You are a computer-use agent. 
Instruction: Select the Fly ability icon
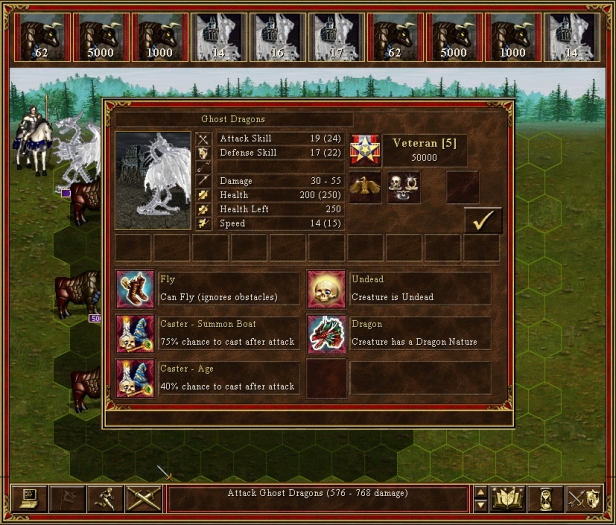(135, 288)
